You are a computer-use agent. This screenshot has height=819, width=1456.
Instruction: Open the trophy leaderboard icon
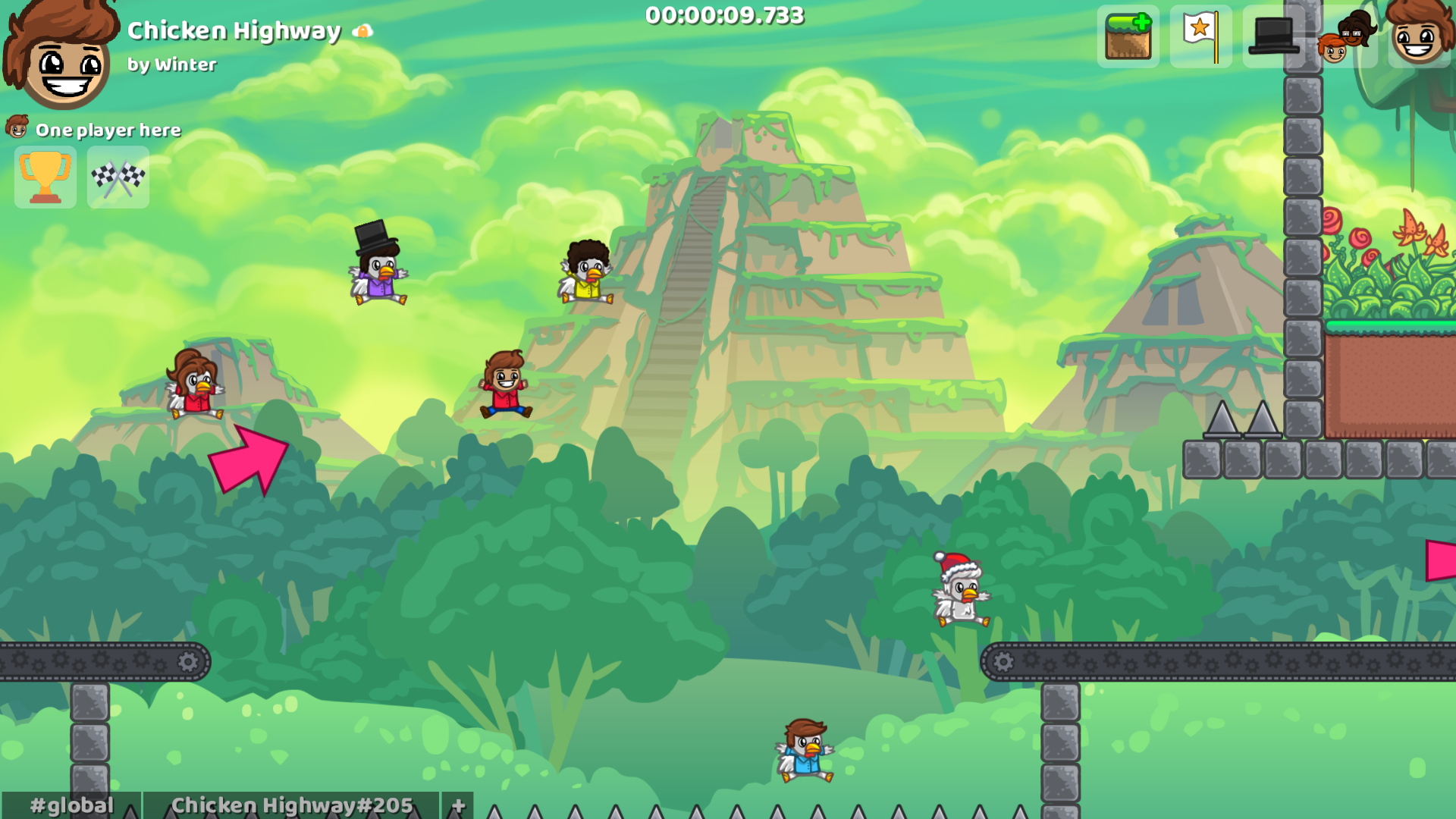pos(45,177)
